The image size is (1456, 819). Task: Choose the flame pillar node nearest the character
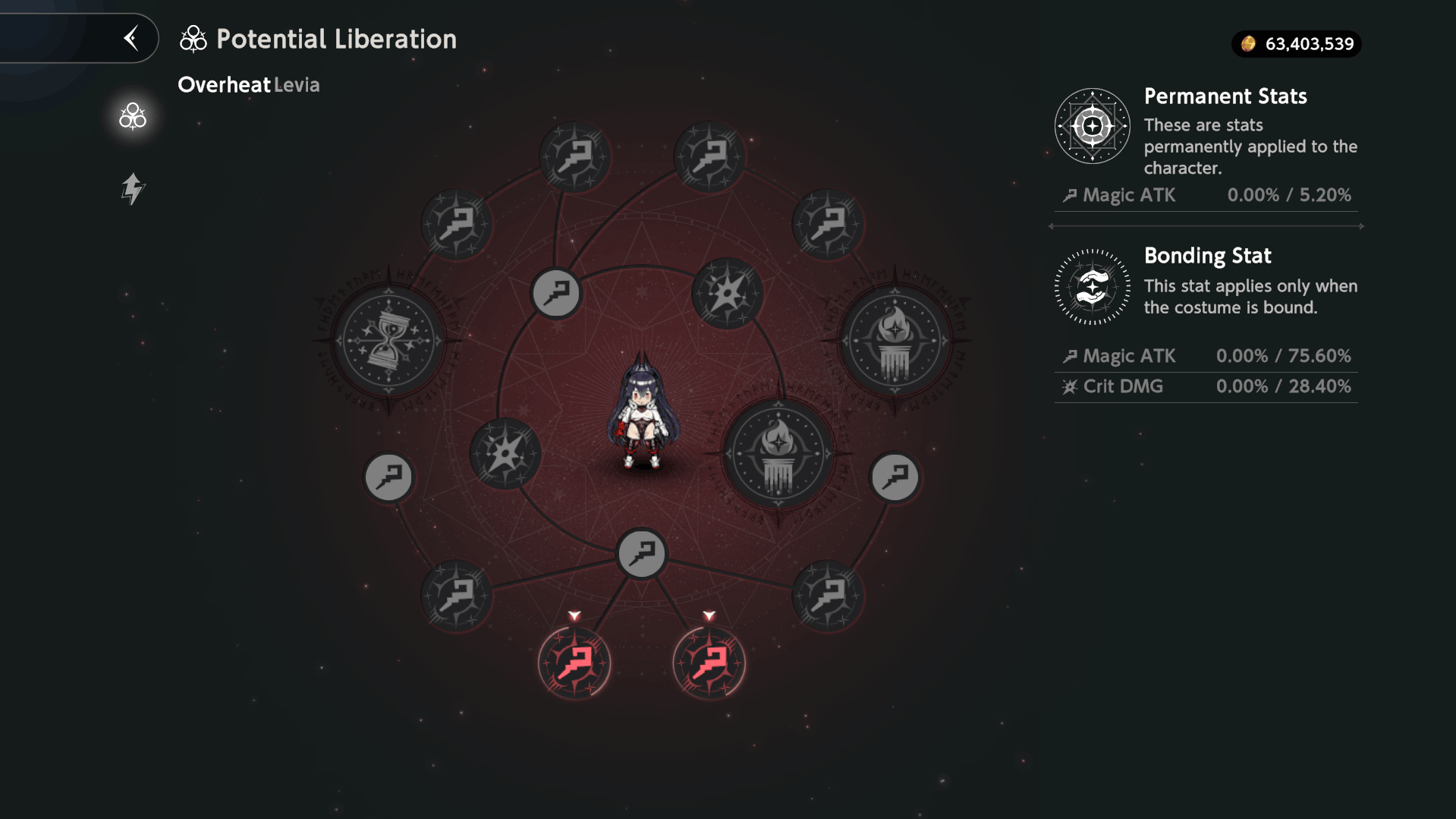tap(778, 454)
